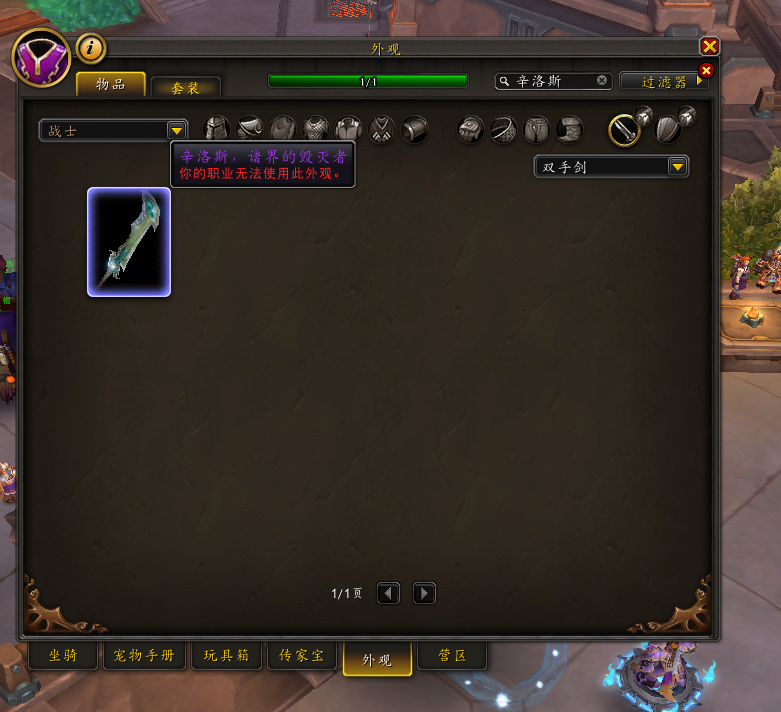Select the shoulder armor slot icon
This screenshot has width=781, height=712.
(250, 129)
